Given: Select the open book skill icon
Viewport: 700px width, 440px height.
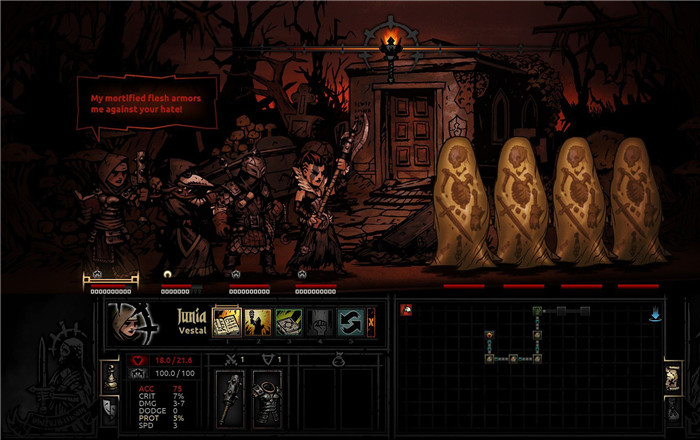Looking at the screenshot, I should tap(227, 321).
